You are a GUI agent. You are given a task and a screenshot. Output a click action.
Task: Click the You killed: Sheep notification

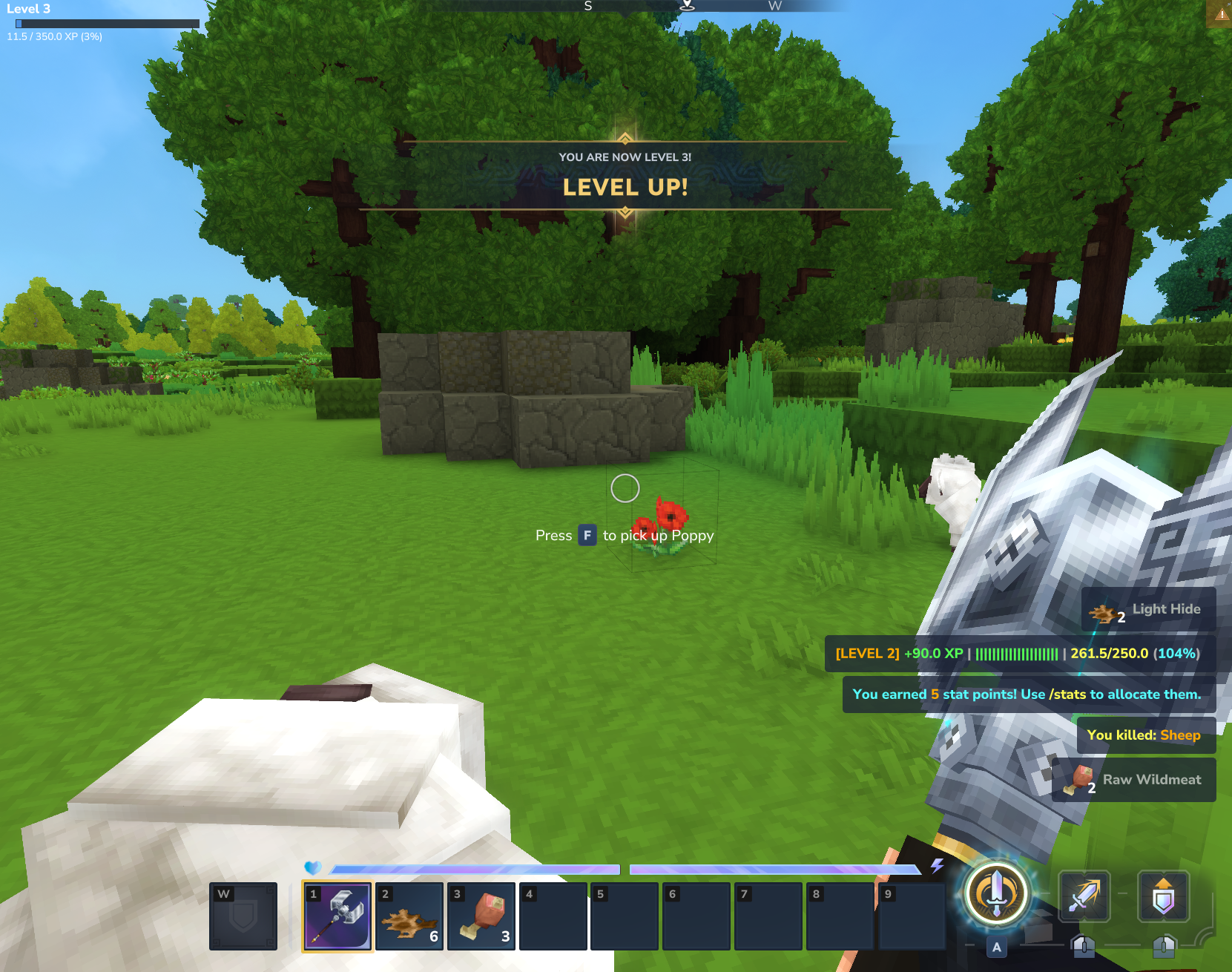[1144, 735]
